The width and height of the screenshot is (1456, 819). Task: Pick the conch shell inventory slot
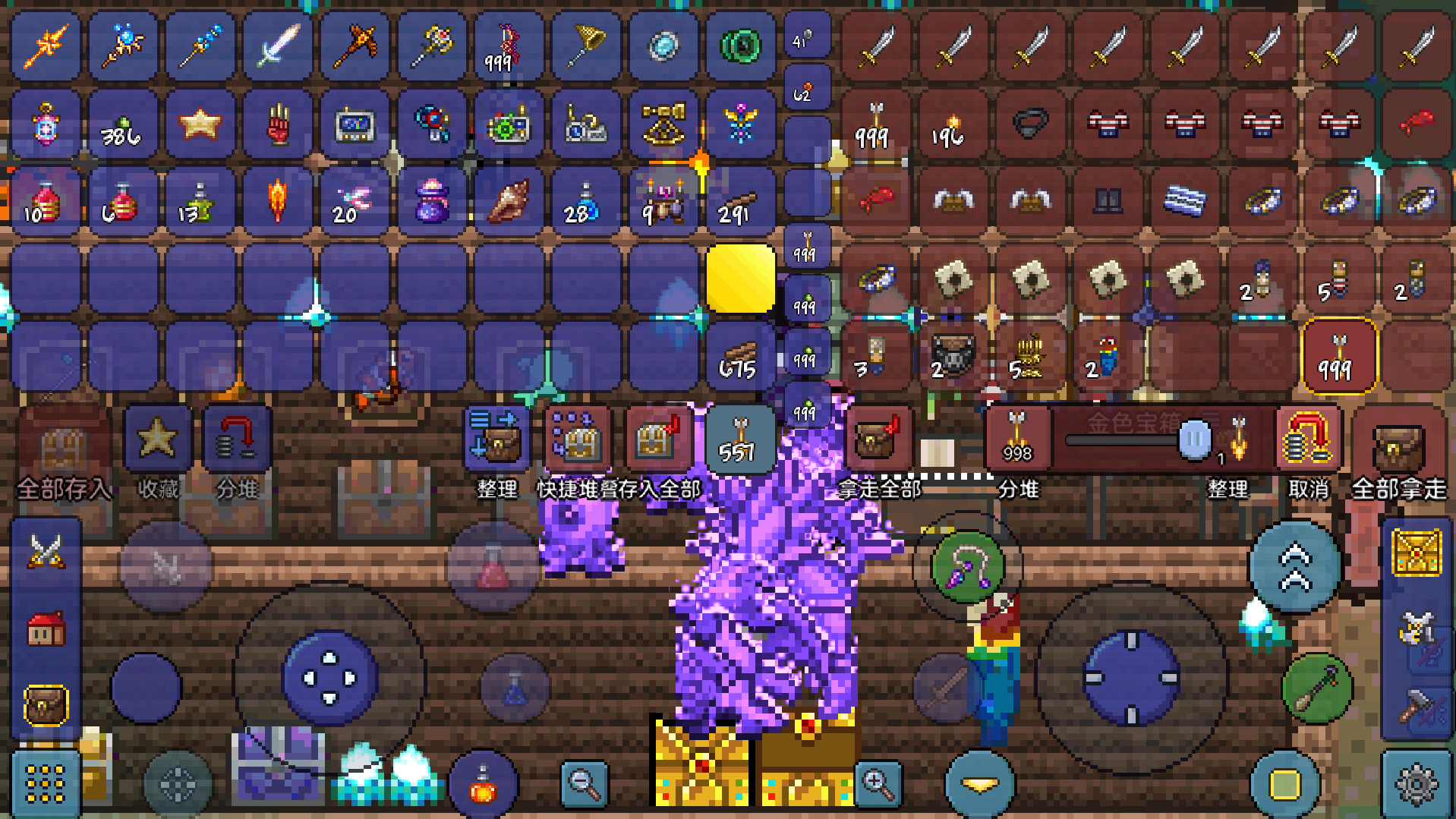coord(507,201)
